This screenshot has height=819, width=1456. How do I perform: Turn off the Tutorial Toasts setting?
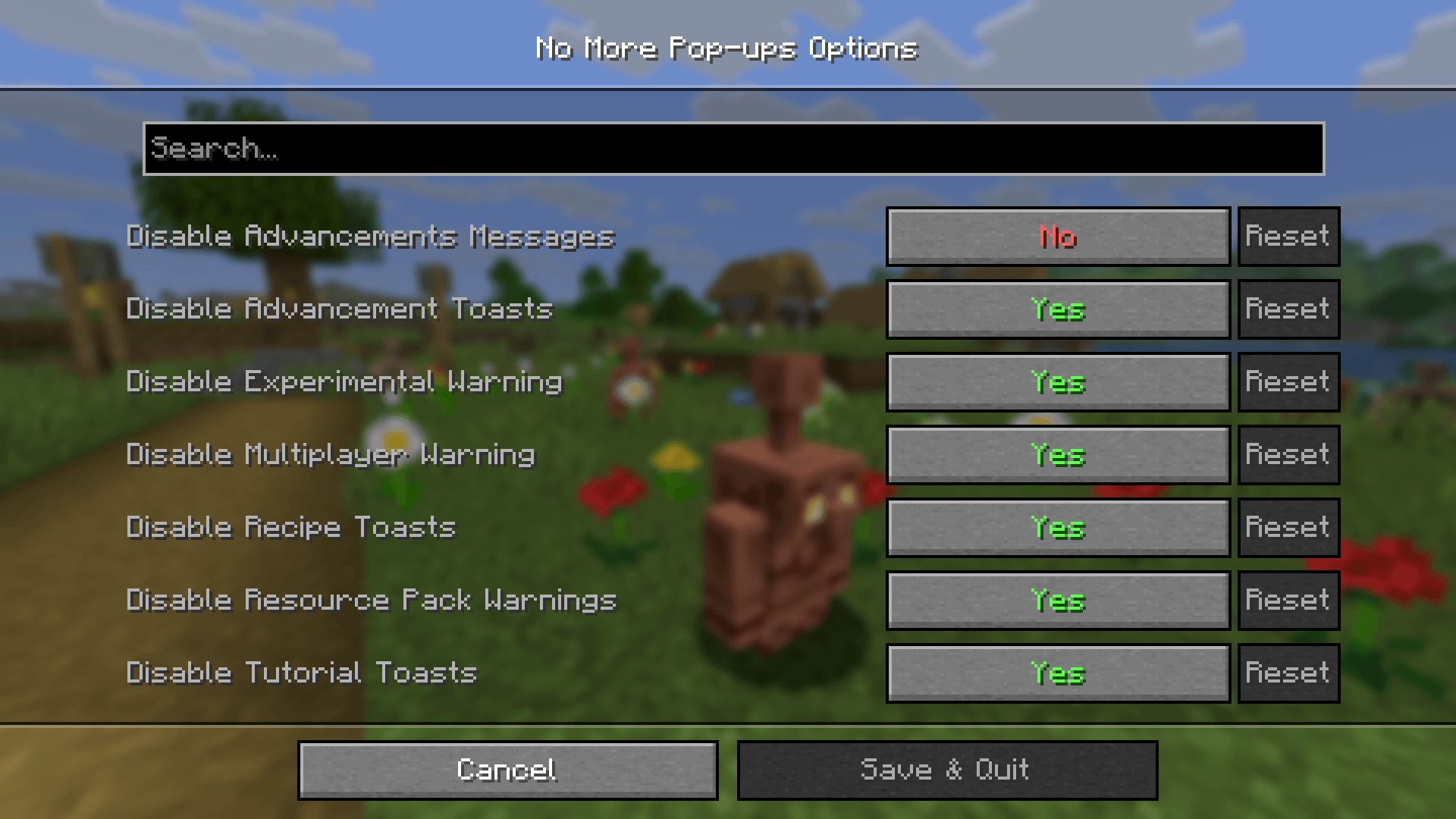tap(1057, 673)
